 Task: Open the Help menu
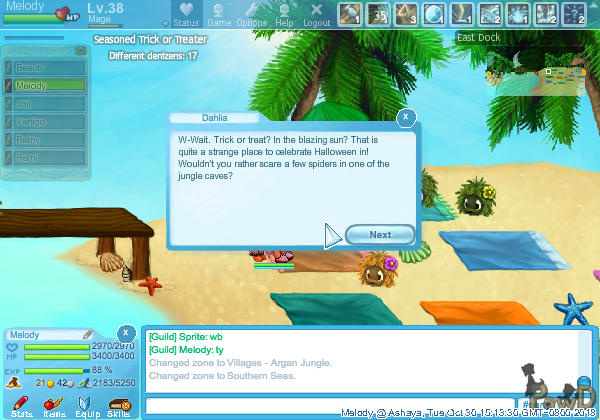pos(285,15)
